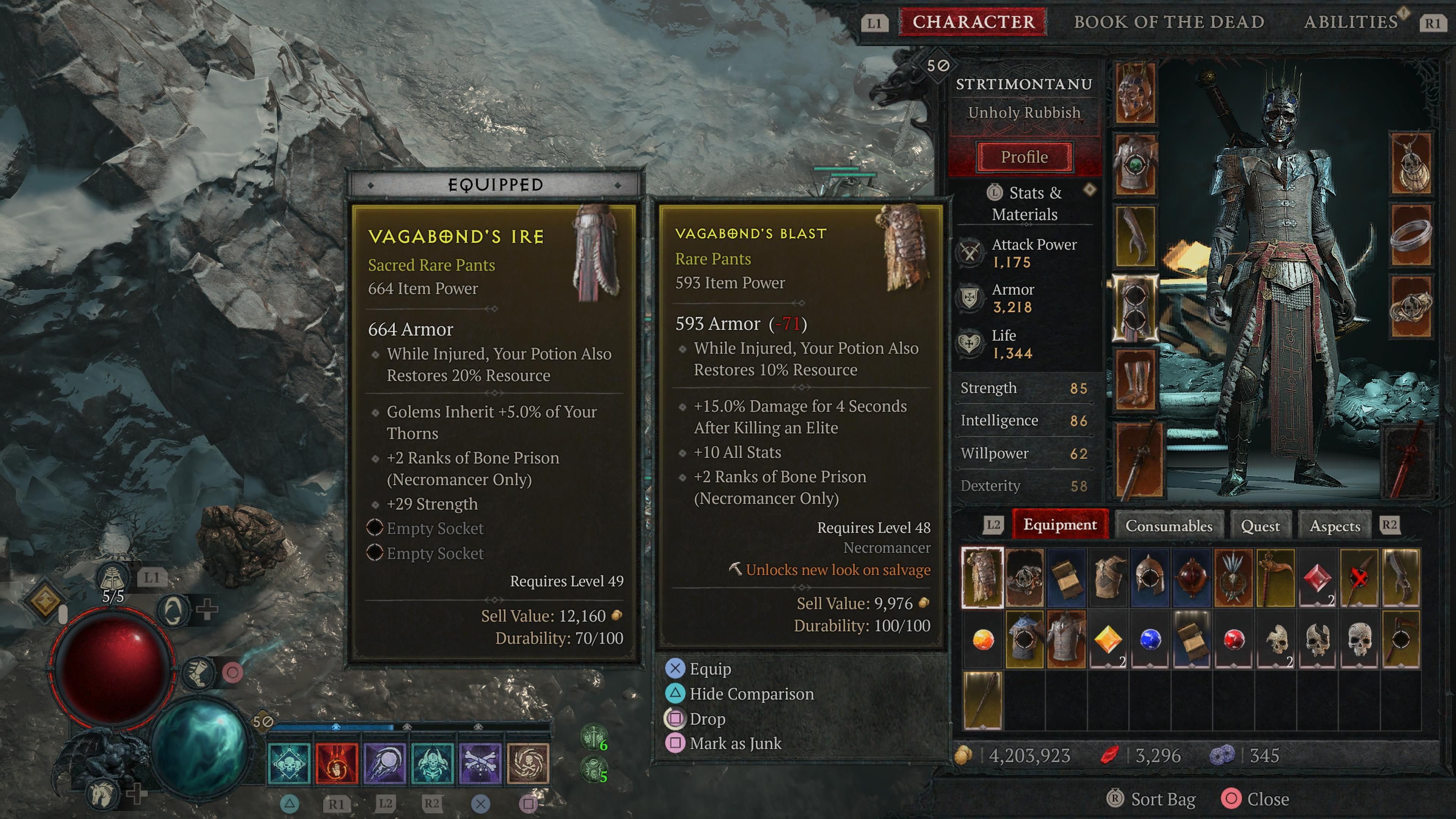This screenshot has height=819, width=1456.
Task: Click the Profile button
Action: 1025,157
